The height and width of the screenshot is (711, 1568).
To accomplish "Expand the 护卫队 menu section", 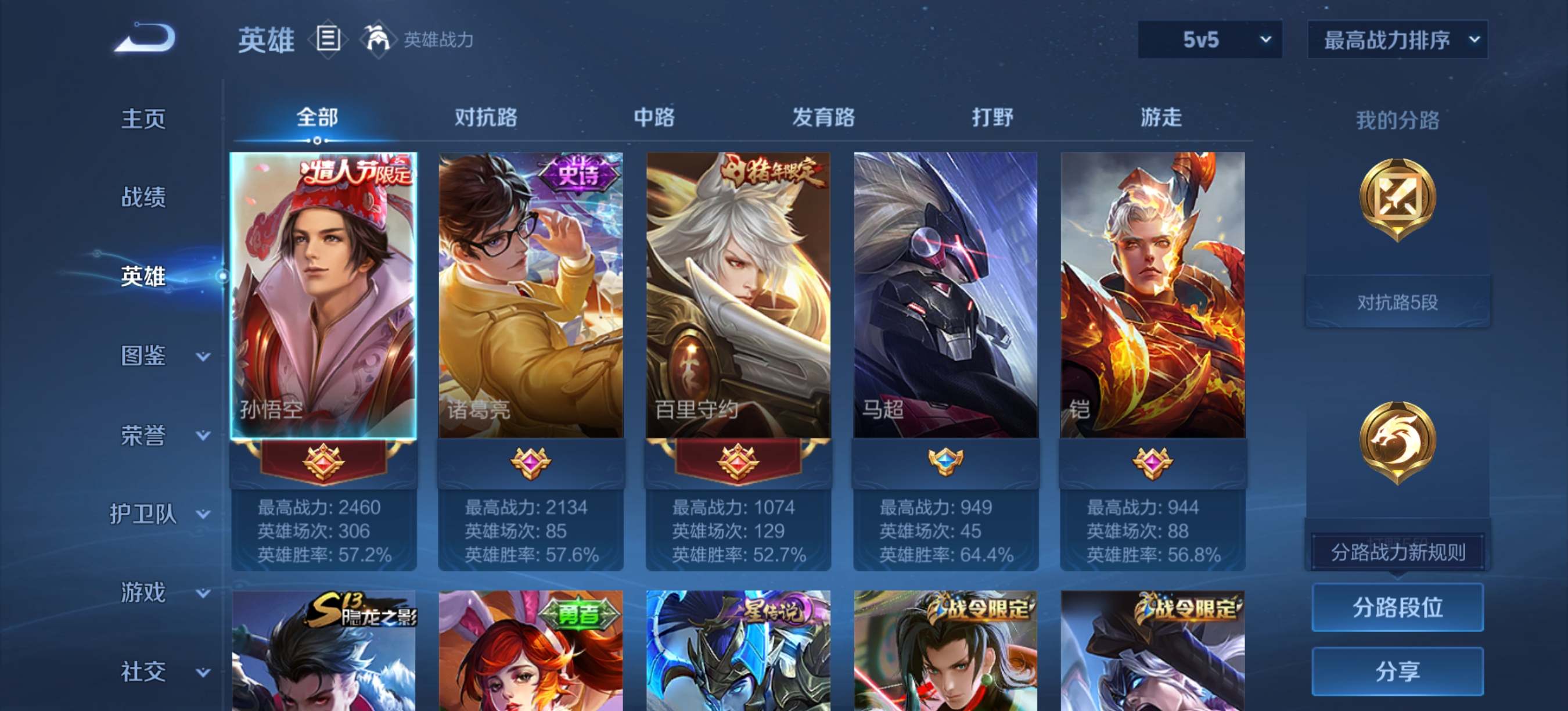I will pos(160,515).
